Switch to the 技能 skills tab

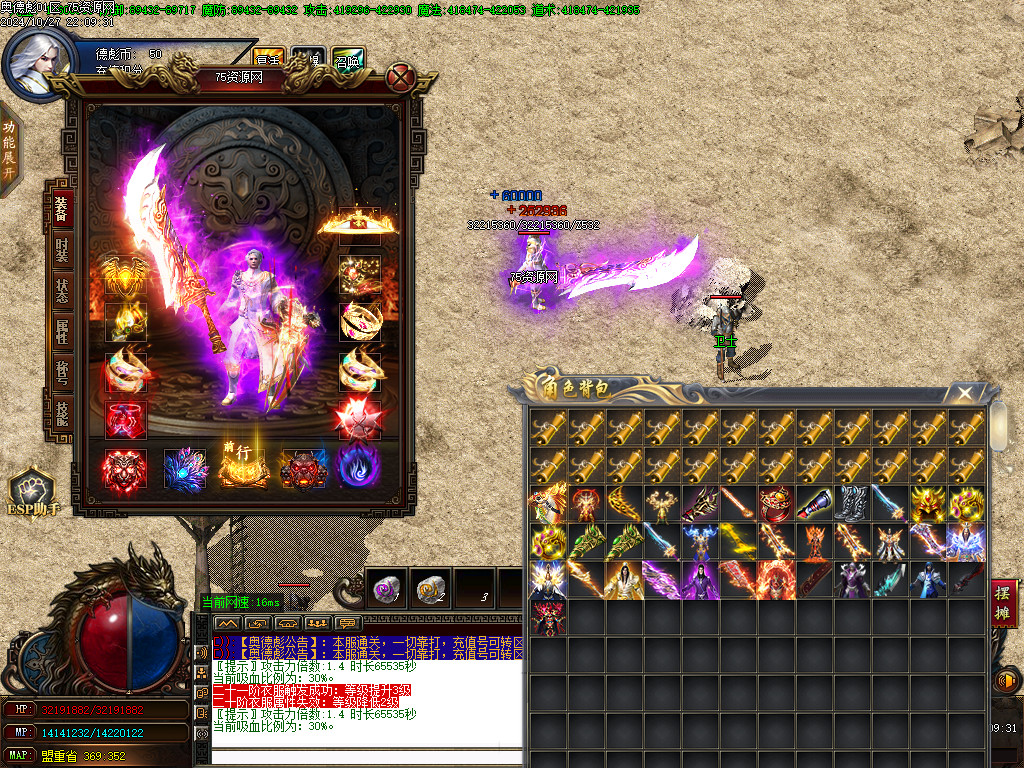62,412
